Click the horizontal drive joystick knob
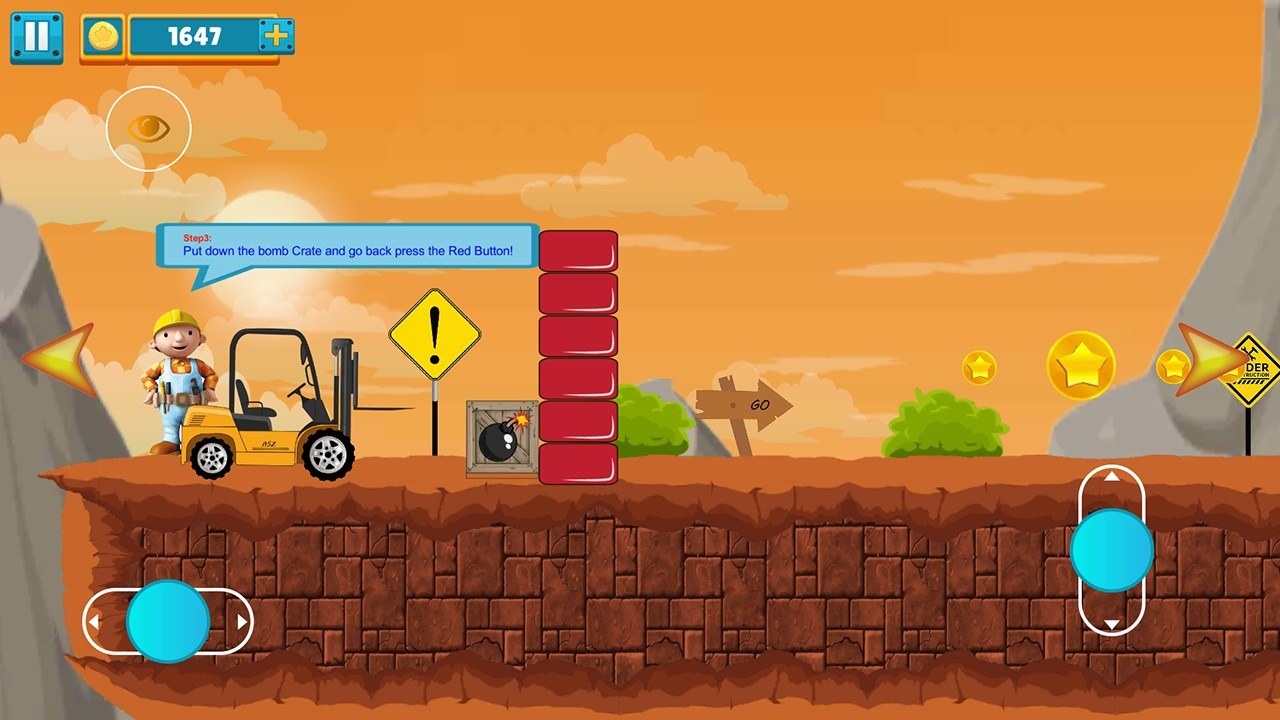Image resolution: width=1280 pixels, height=720 pixels. [168, 621]
